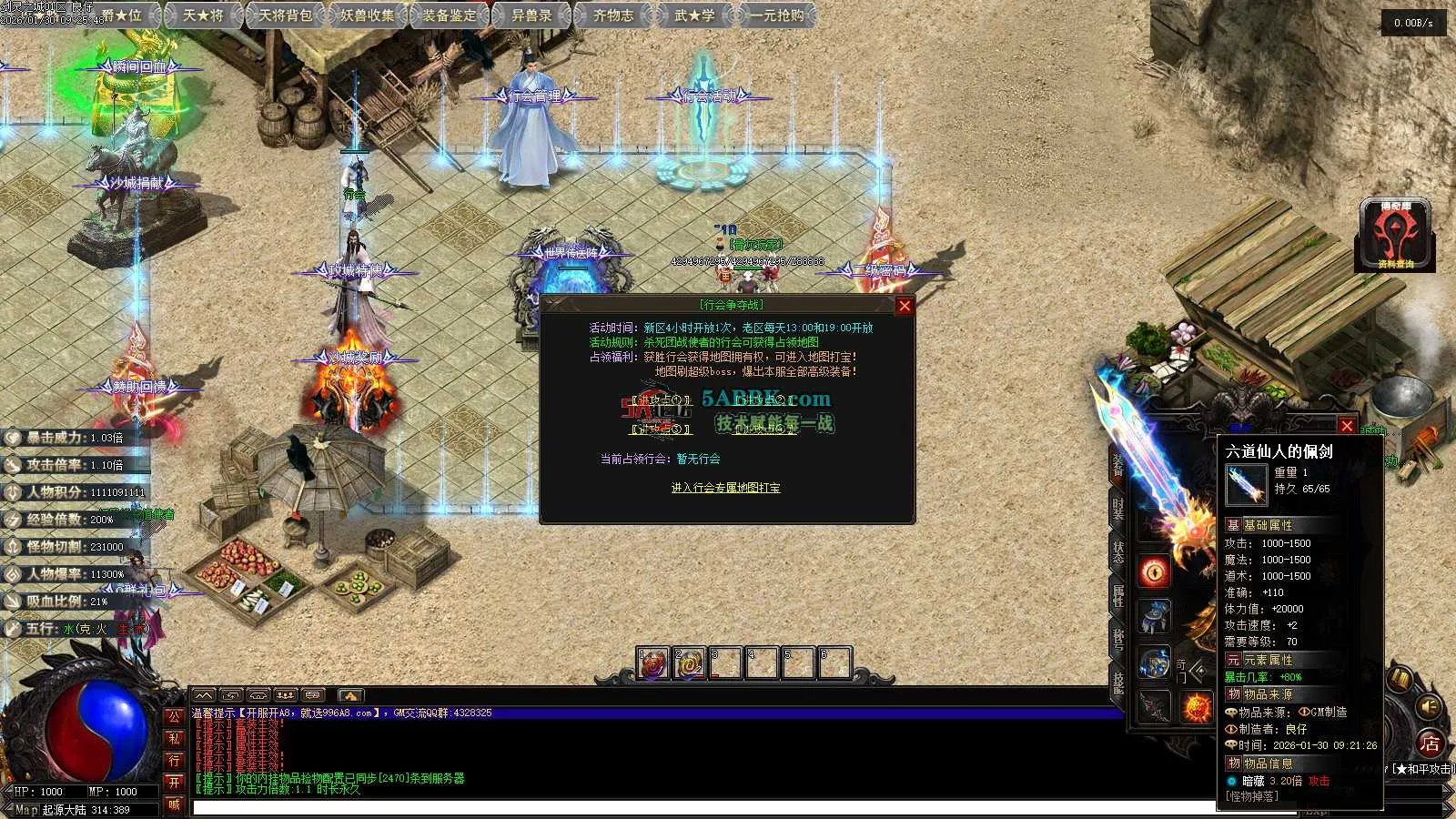Close the character equipment panel

[x=1347, y=426]
